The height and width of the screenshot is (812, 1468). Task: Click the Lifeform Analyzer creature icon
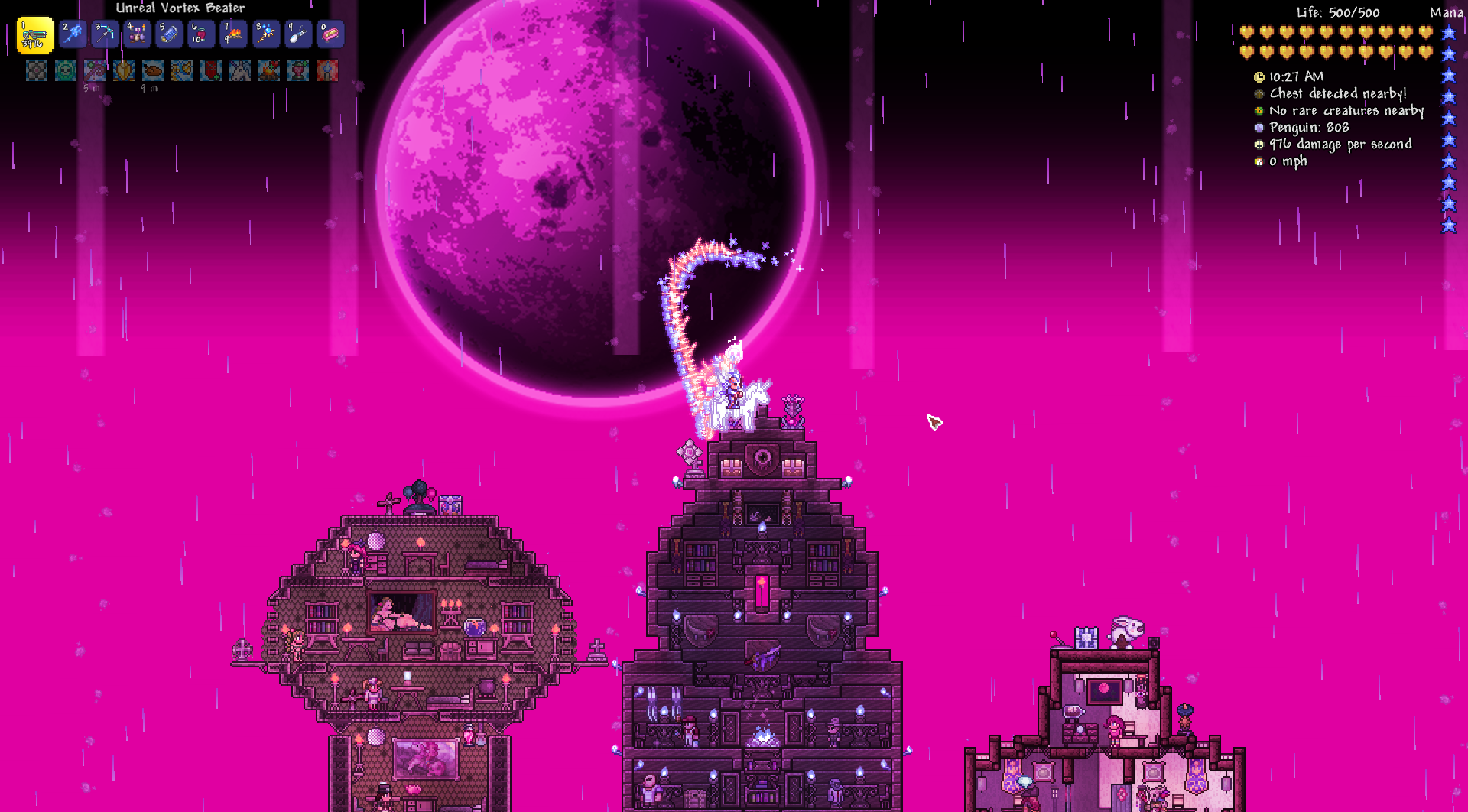[1259, 110]
